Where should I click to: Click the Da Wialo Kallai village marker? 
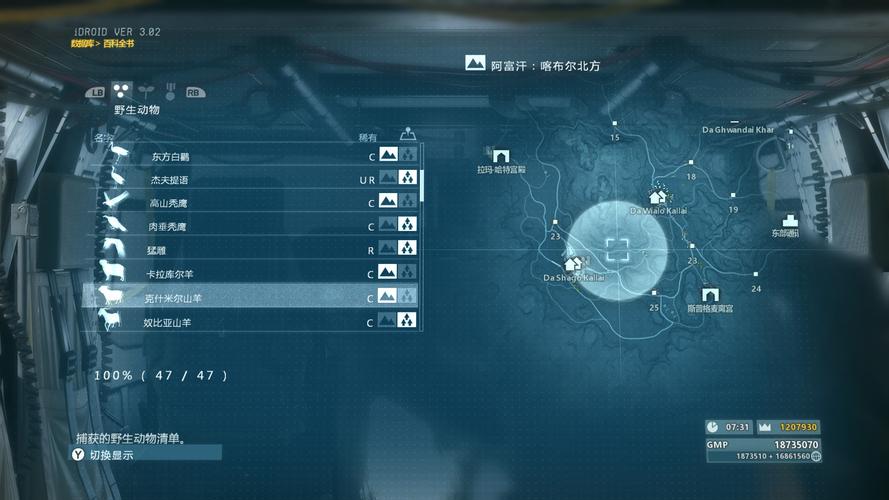pos(657,197)
